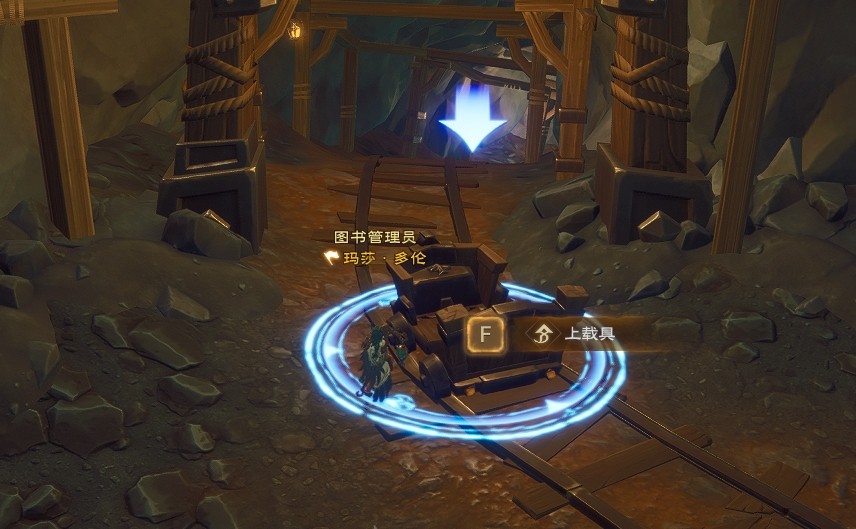Choose the 上载具 board vehicle interaction option
The image size is (856, 529).
[585, 333]
